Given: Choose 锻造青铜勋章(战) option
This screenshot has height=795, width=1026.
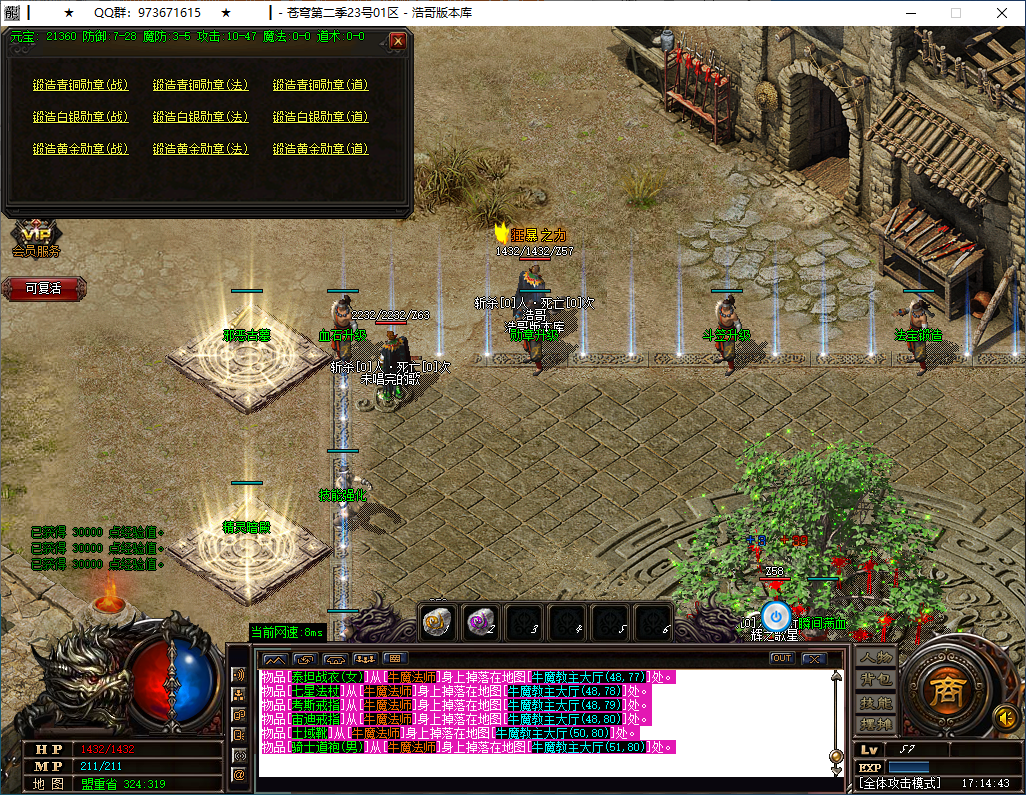Looking at the screenshot, I should [x=80, y=85].
